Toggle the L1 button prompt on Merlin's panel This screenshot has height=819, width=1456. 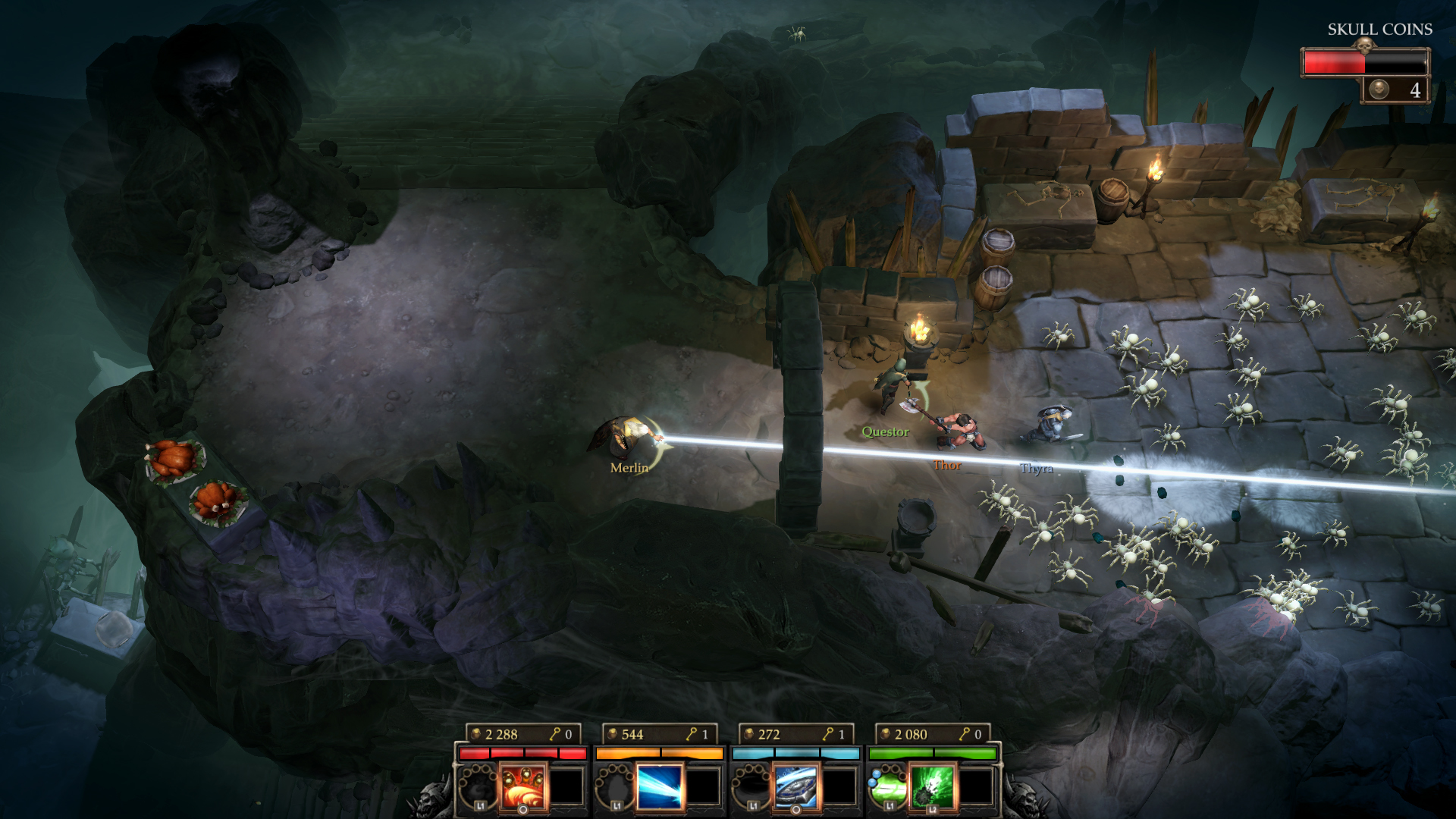pos(480,805)
